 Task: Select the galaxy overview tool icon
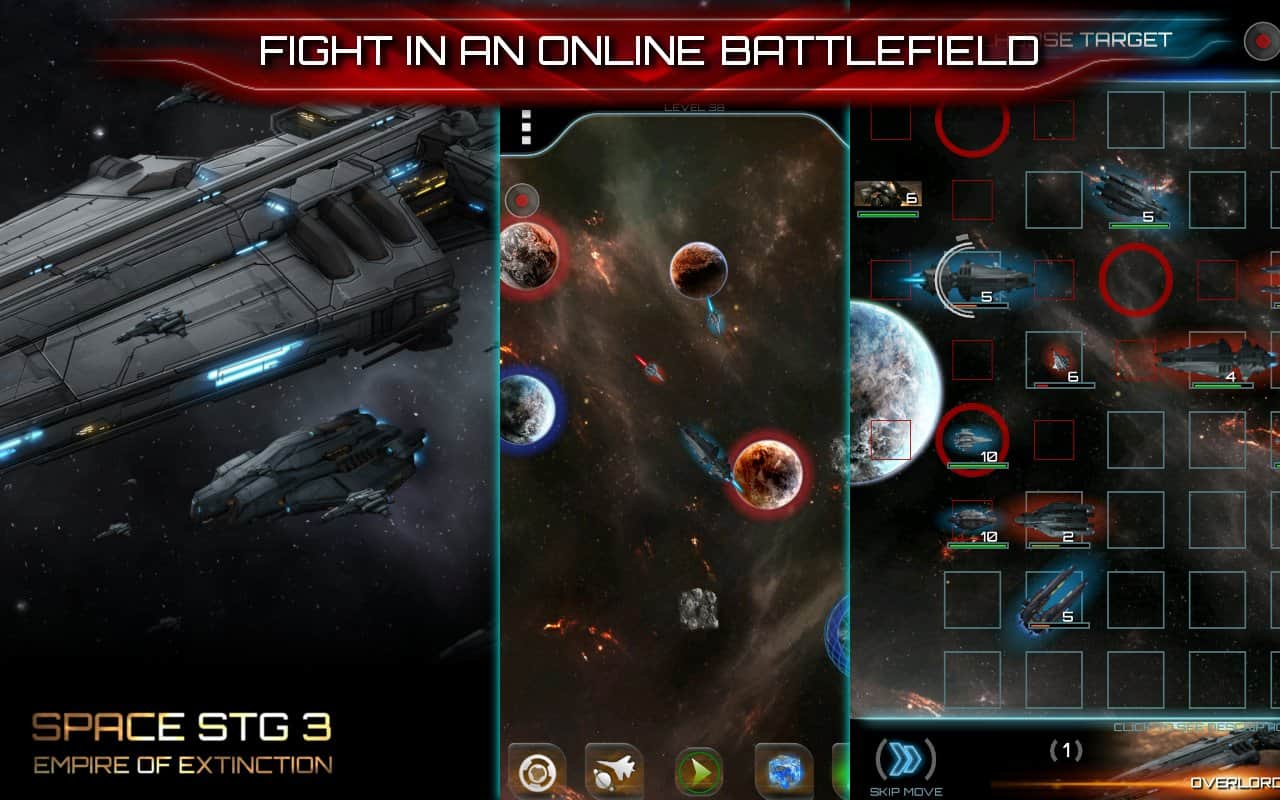point(540,770)
